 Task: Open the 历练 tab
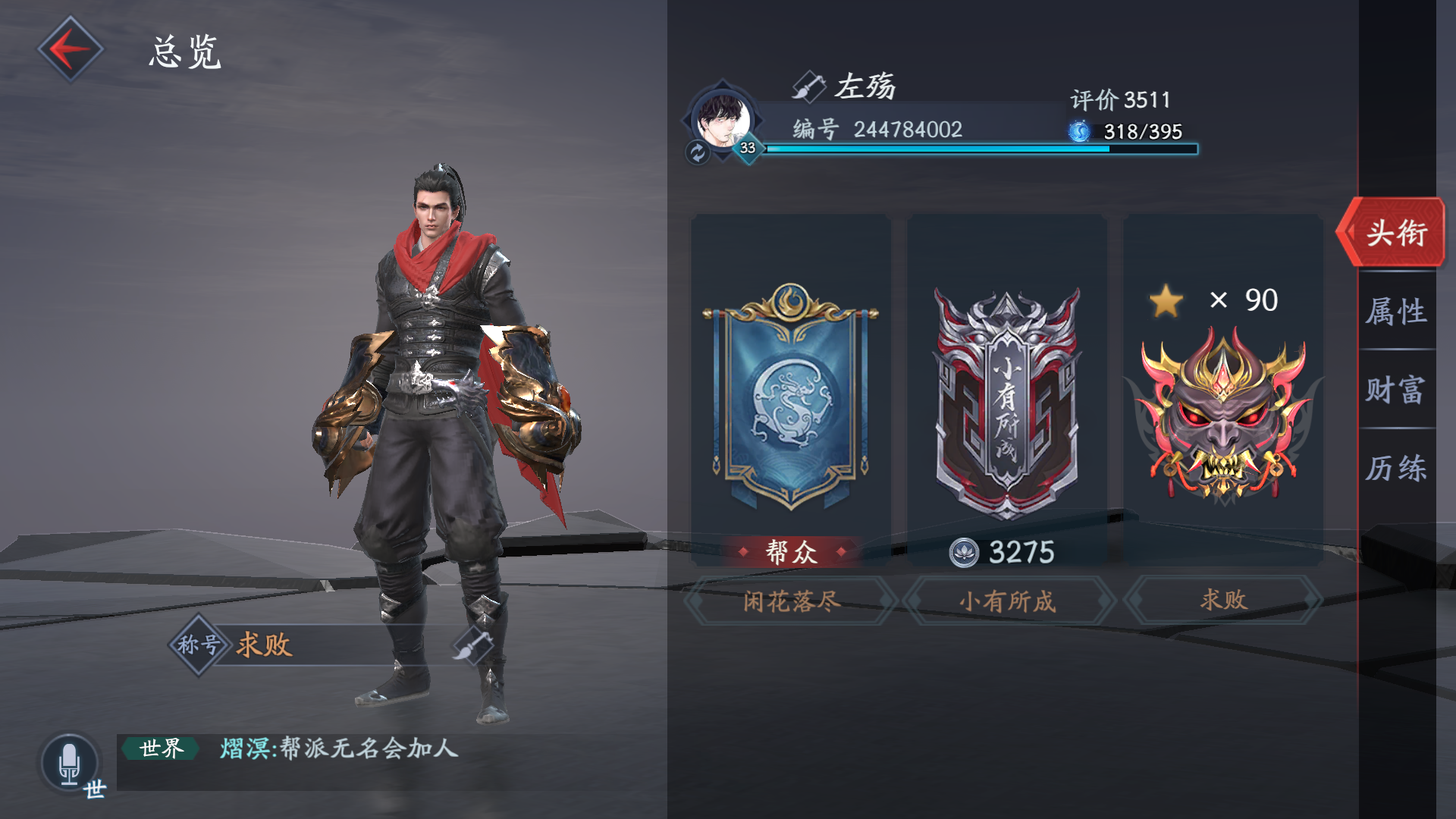(1398, 469)
